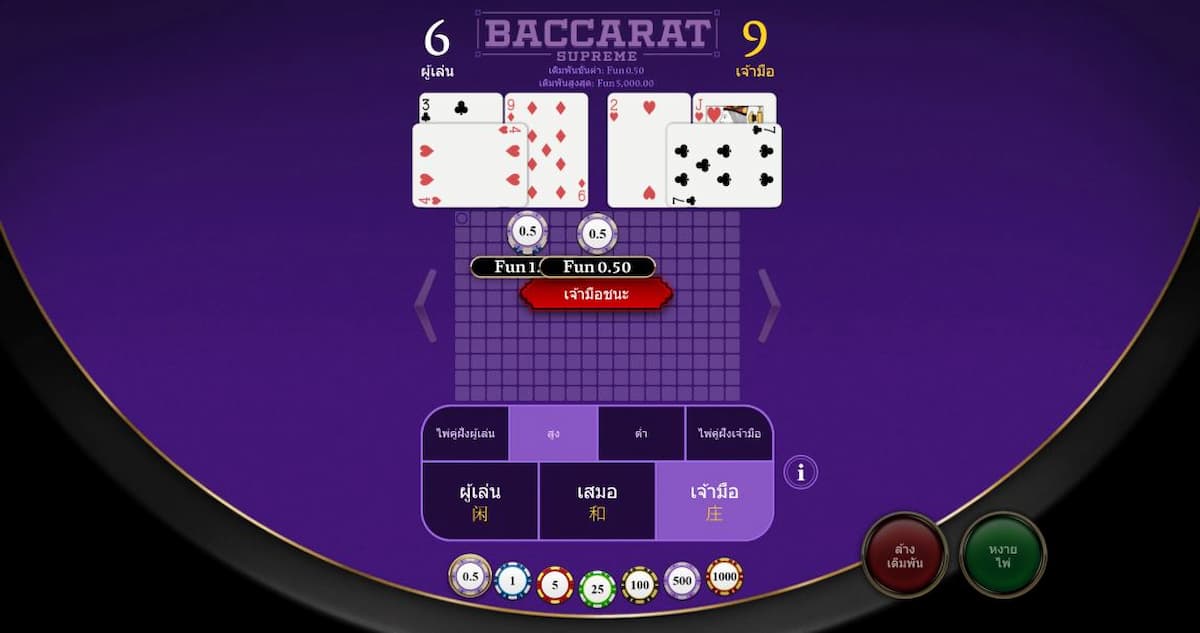Bet on เสมอ (Tie)
Viewport: 1200px width, 633px height.
point(597,501)
